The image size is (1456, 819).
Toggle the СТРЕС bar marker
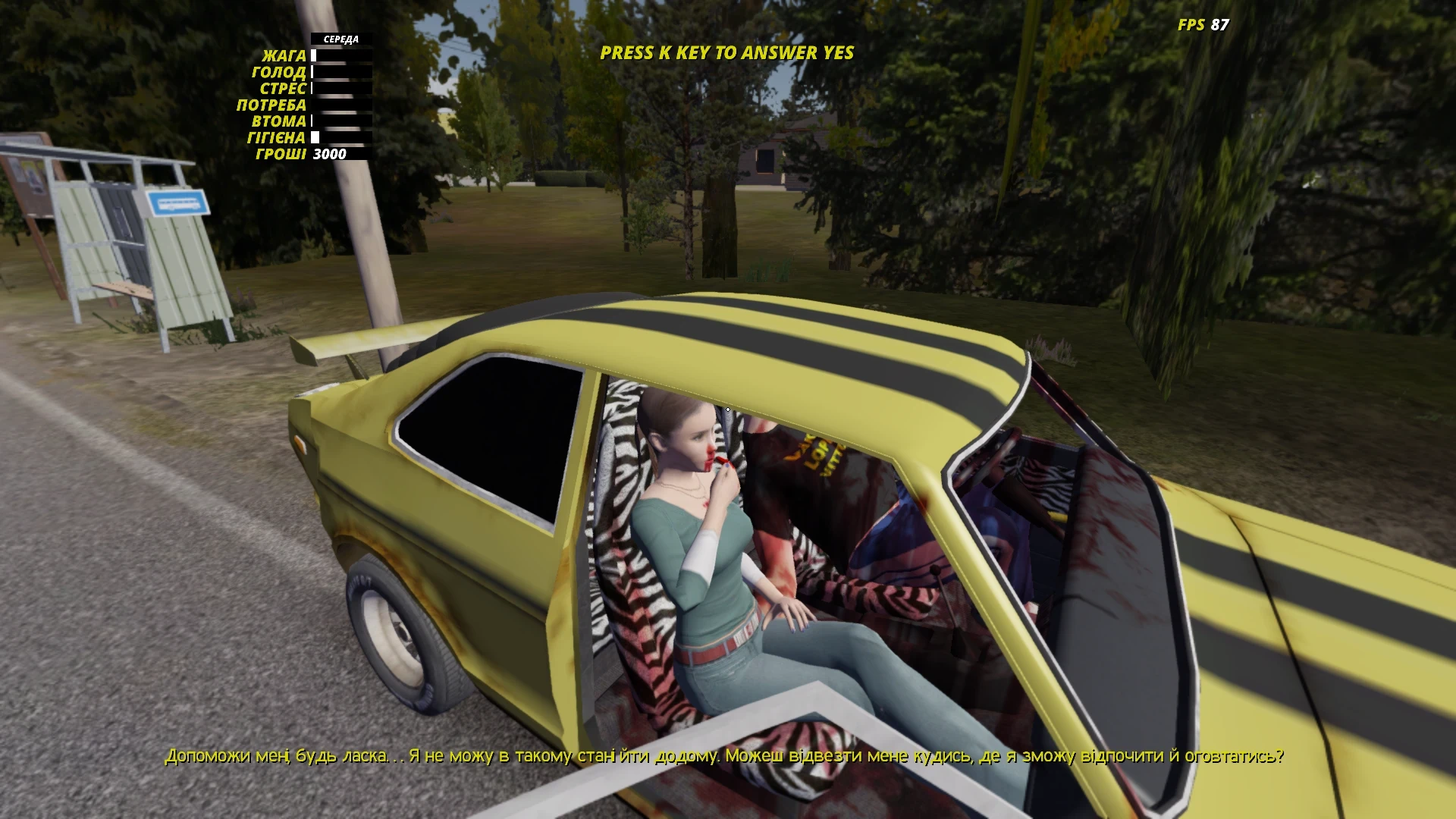[x=312, y=89]
